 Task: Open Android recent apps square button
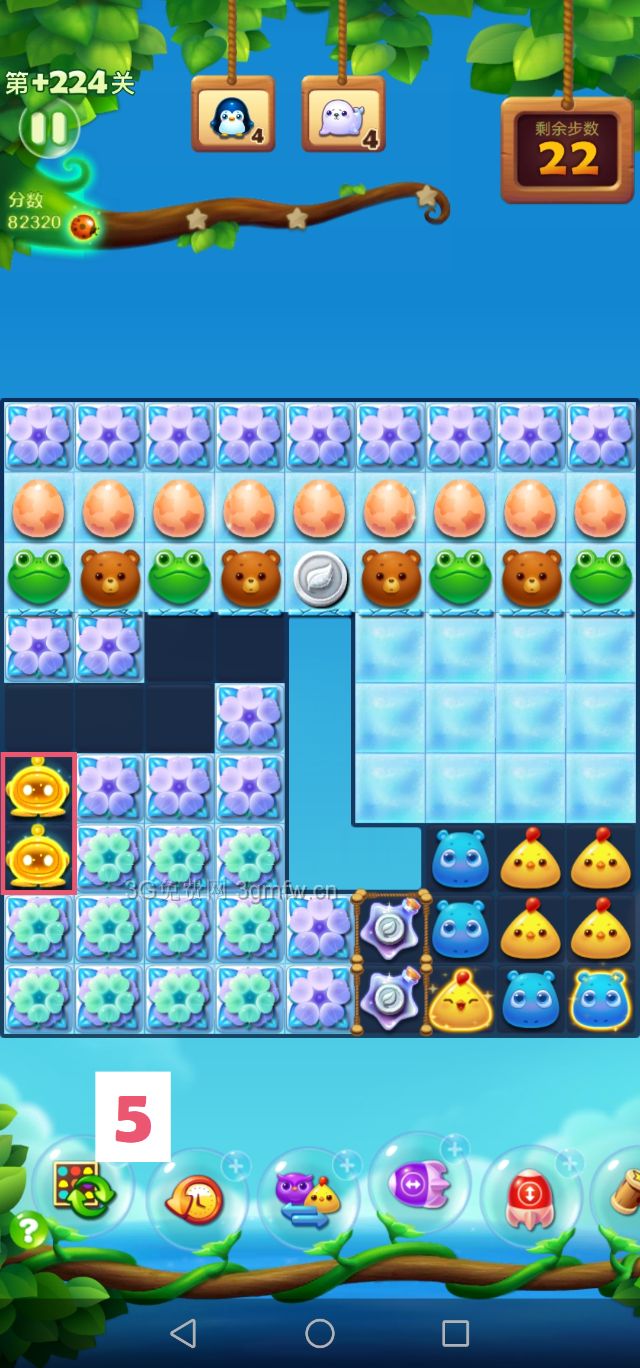click(x=455, y=1332)
